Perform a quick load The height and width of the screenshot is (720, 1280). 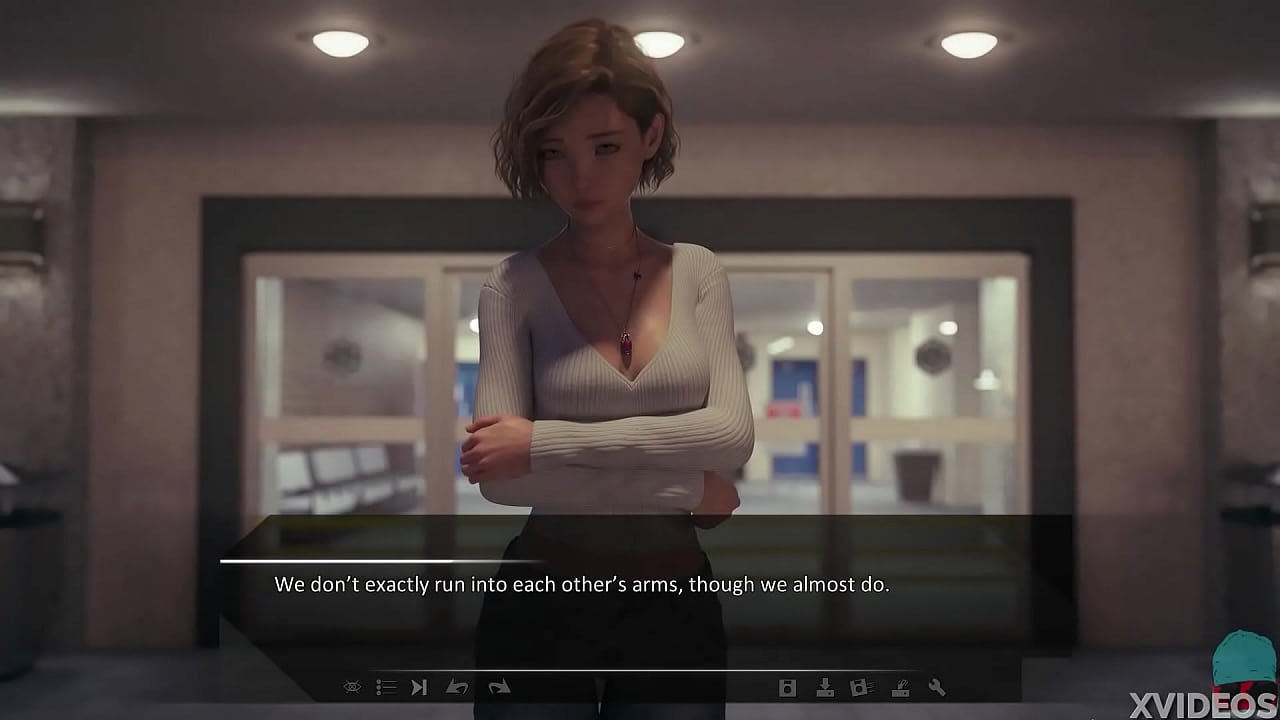[x=900, y=687]
